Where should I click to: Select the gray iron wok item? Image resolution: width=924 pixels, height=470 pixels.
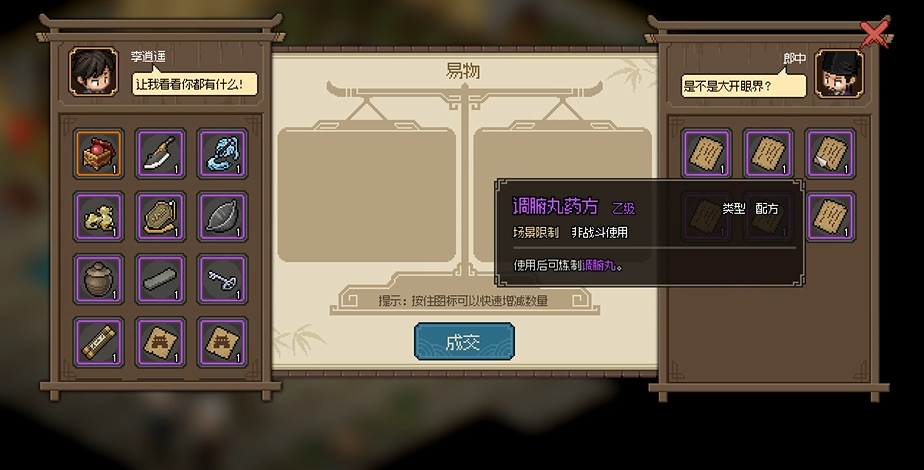click(222, 216)
